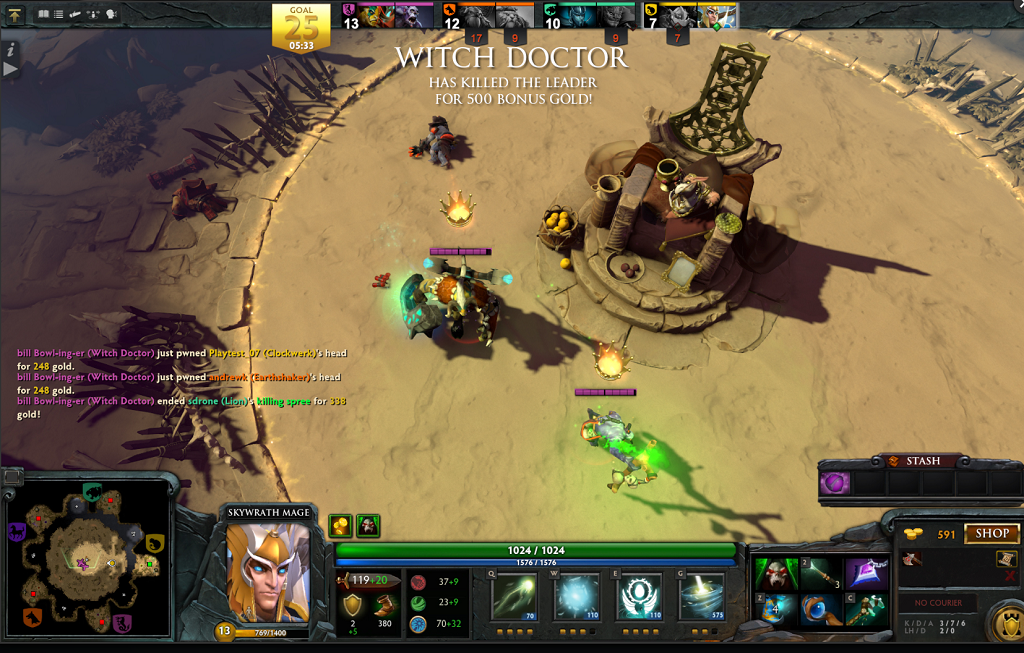
Task: Use the purple Ghost Scepter inventory item
Action: [866, 574]
